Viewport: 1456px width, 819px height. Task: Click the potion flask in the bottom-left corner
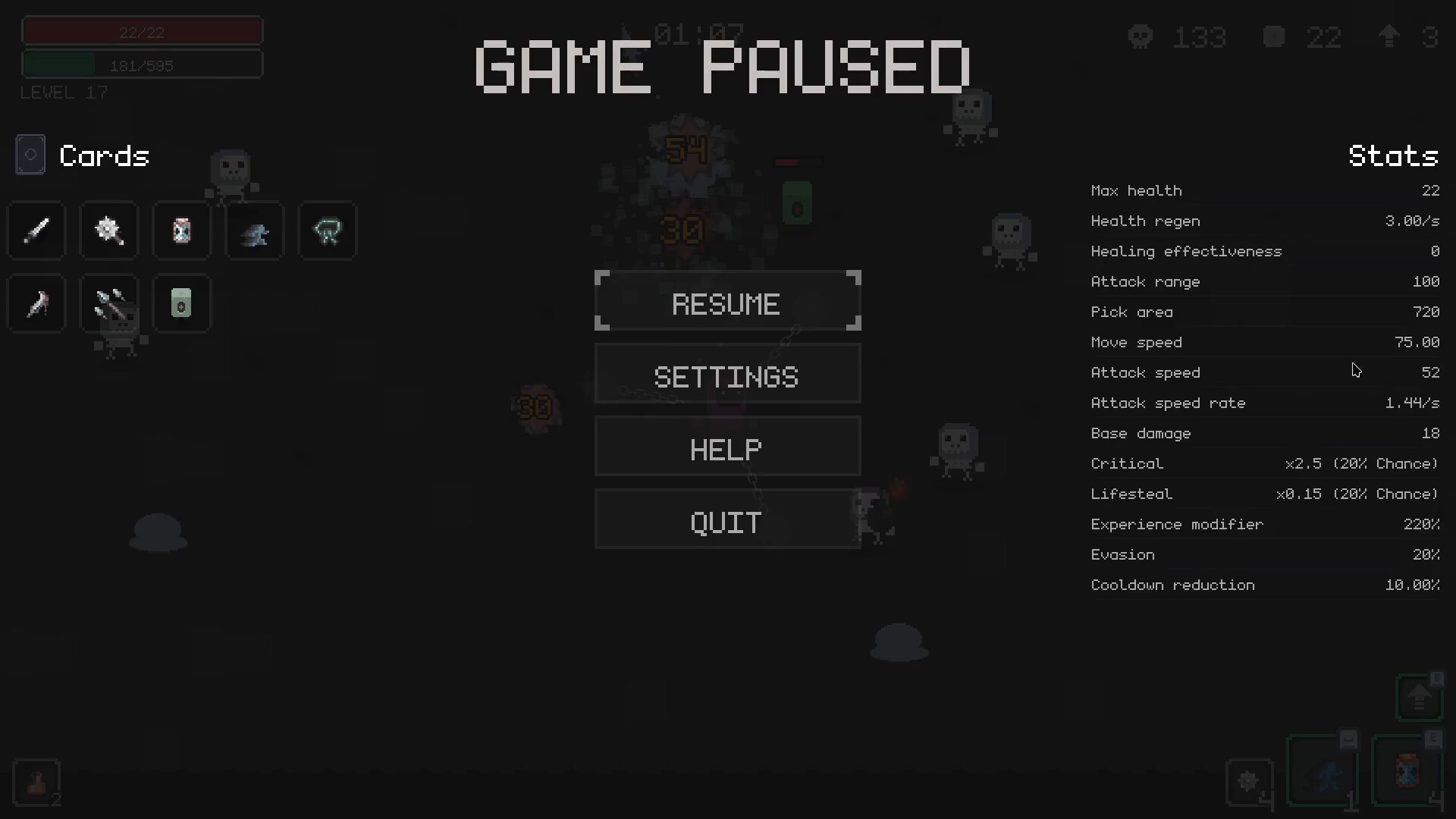[36, 783]
